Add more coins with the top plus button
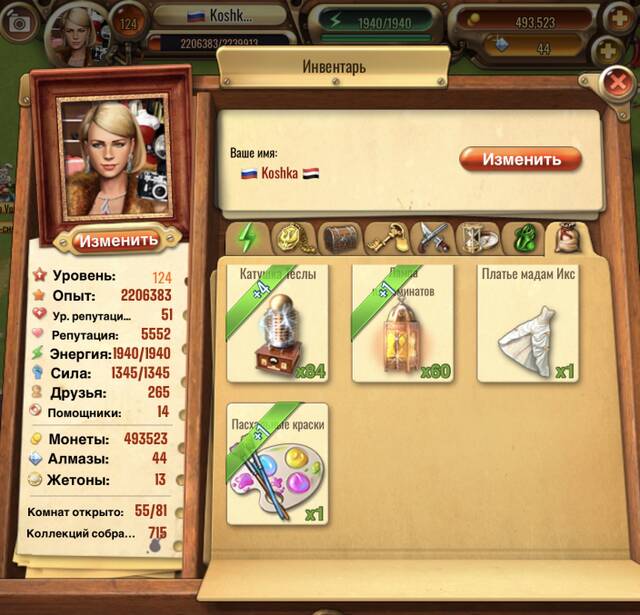This screenshot has height=615, width=640. coord(614,20)
